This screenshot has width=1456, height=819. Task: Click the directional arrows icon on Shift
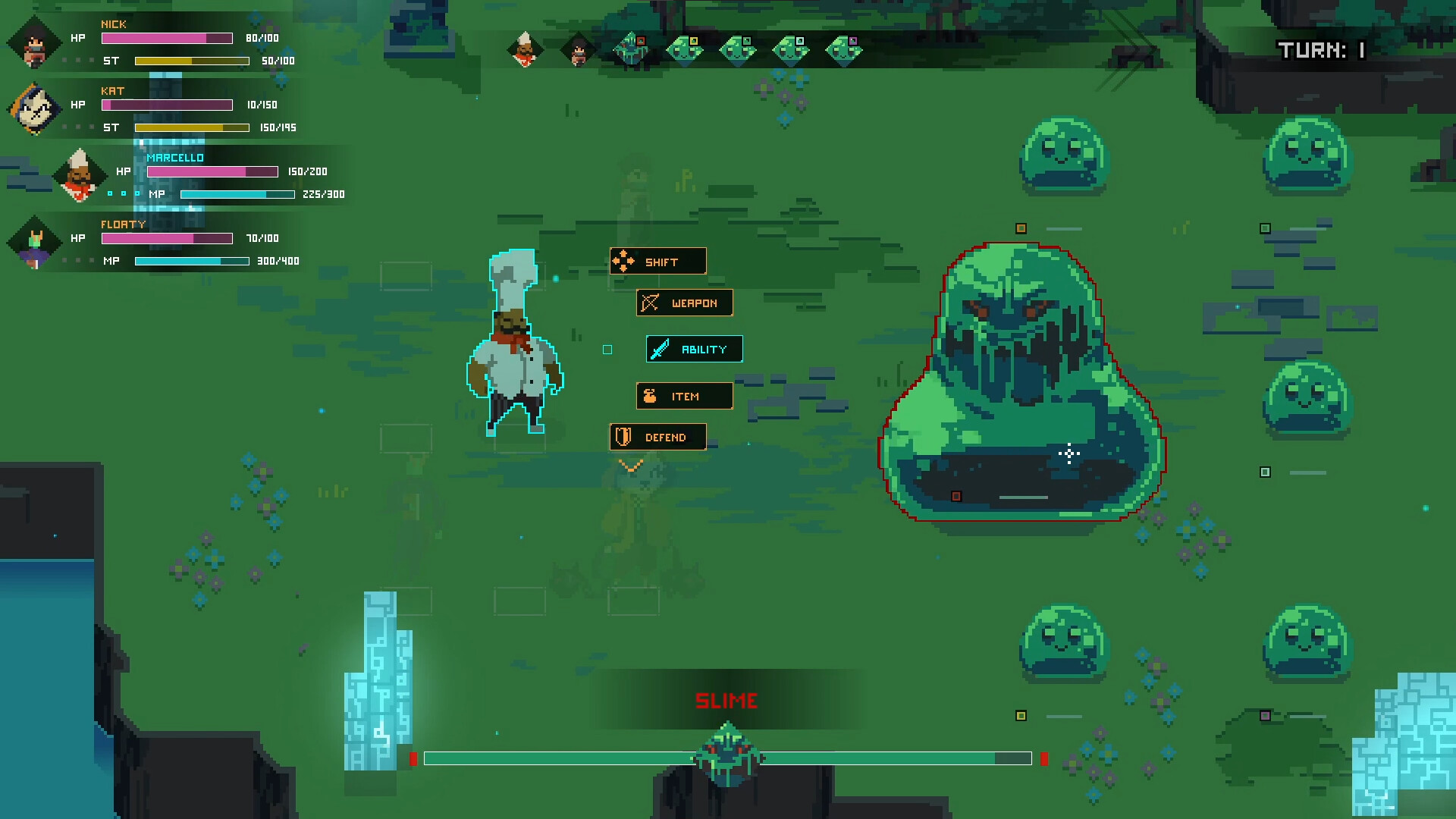623,260
